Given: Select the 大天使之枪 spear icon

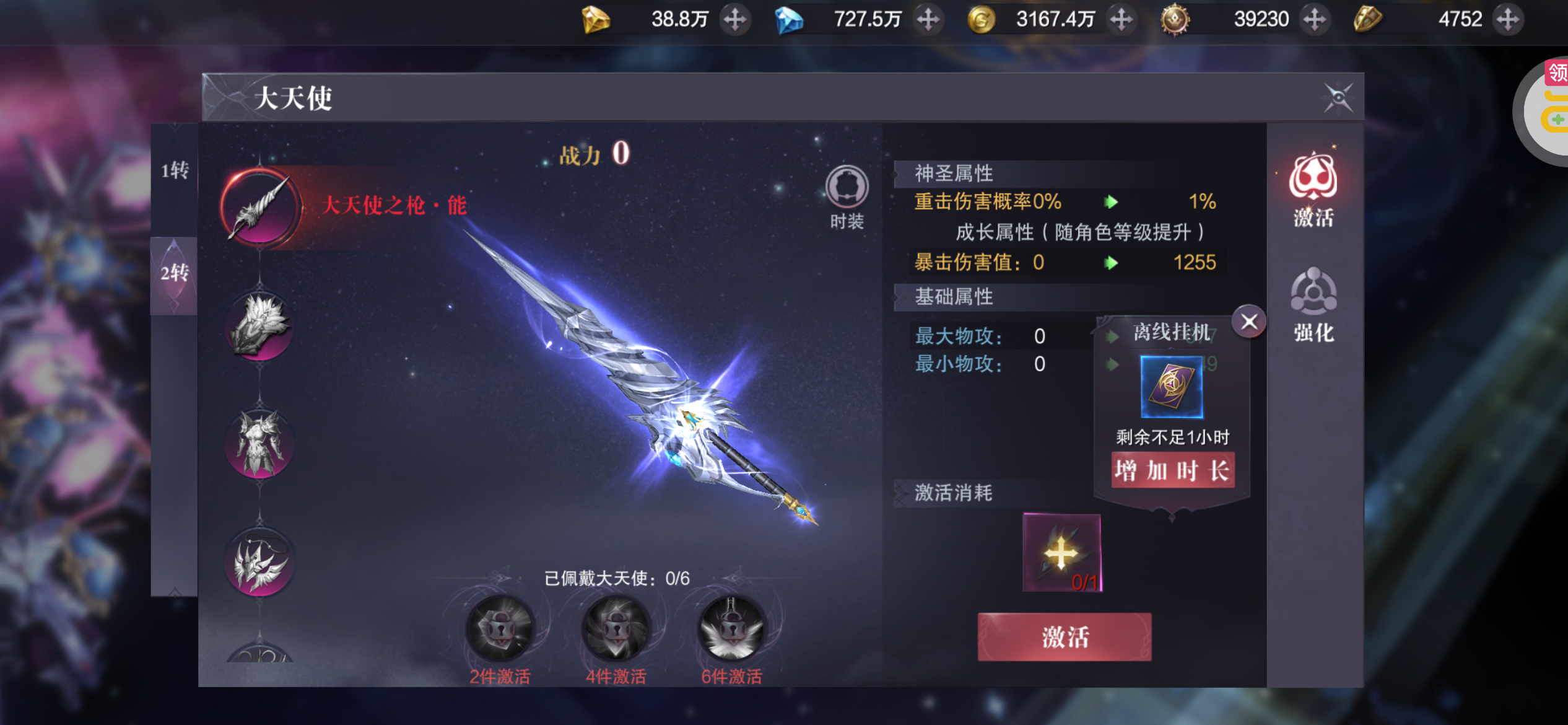Looking at the screenshot, I should (x=260, y=208).
